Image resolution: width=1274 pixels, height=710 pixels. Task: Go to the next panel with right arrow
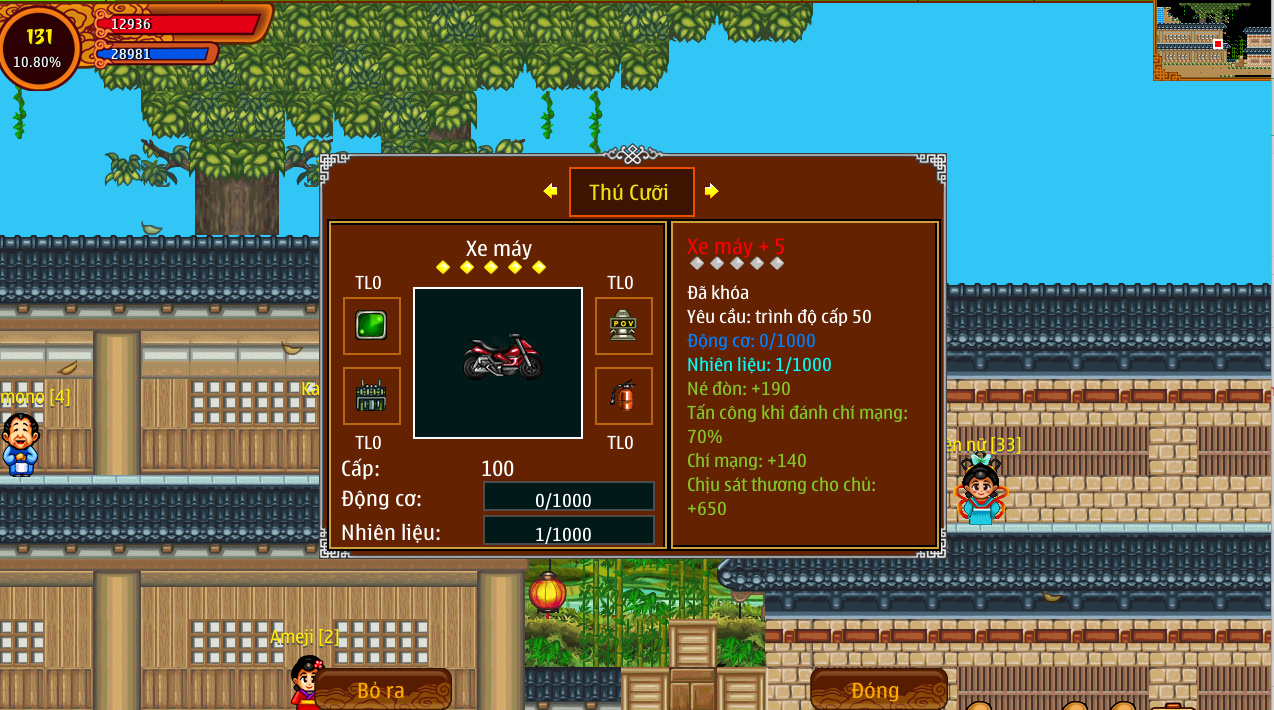point(711,191)
